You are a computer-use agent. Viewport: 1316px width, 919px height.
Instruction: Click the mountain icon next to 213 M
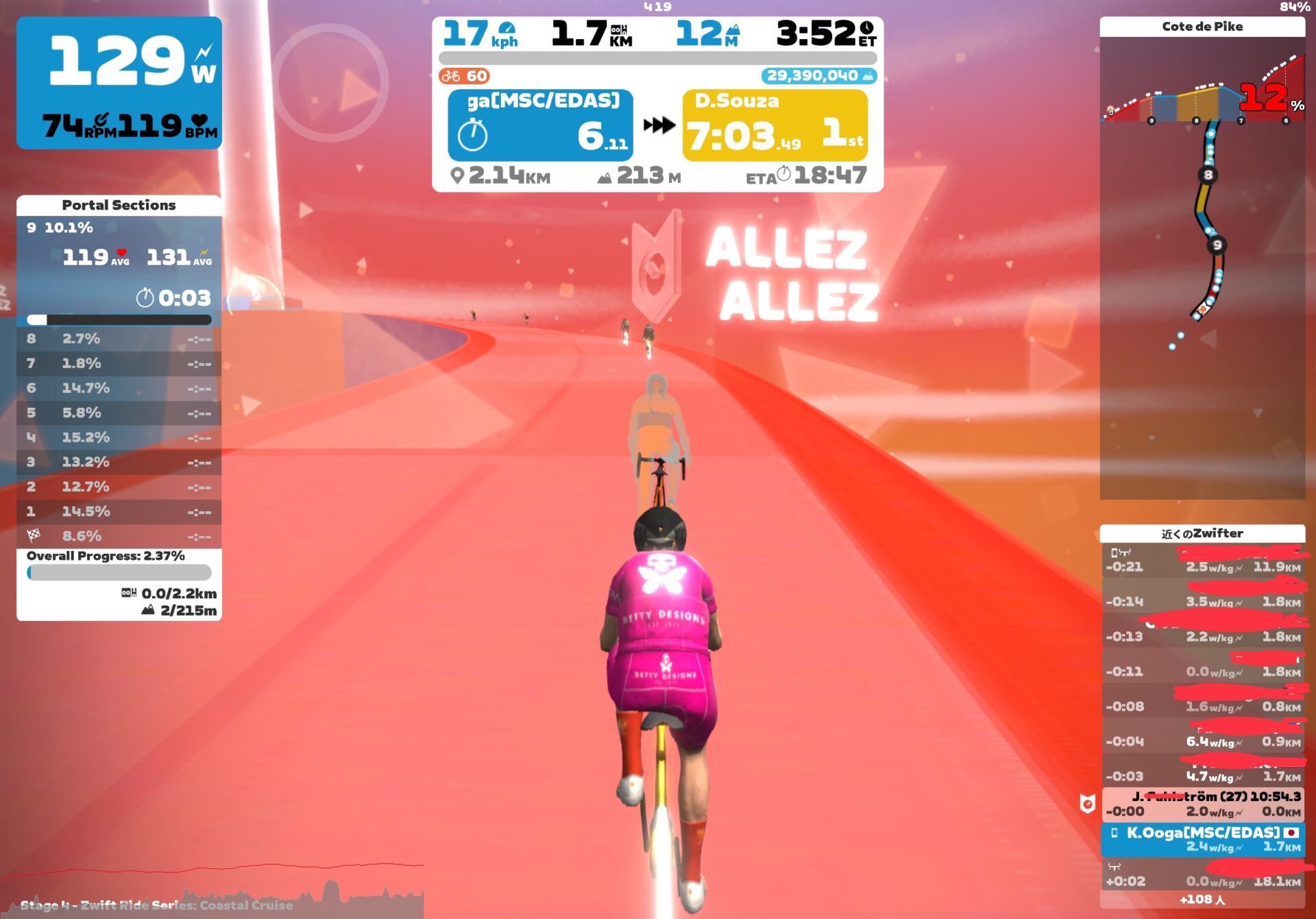coord(606,177)
